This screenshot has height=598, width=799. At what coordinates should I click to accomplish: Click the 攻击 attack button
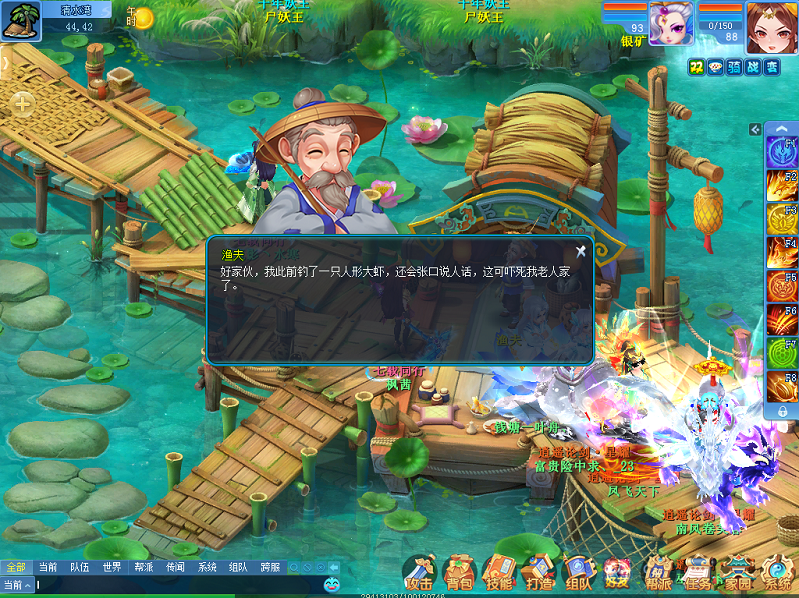(x=420, y=573)
